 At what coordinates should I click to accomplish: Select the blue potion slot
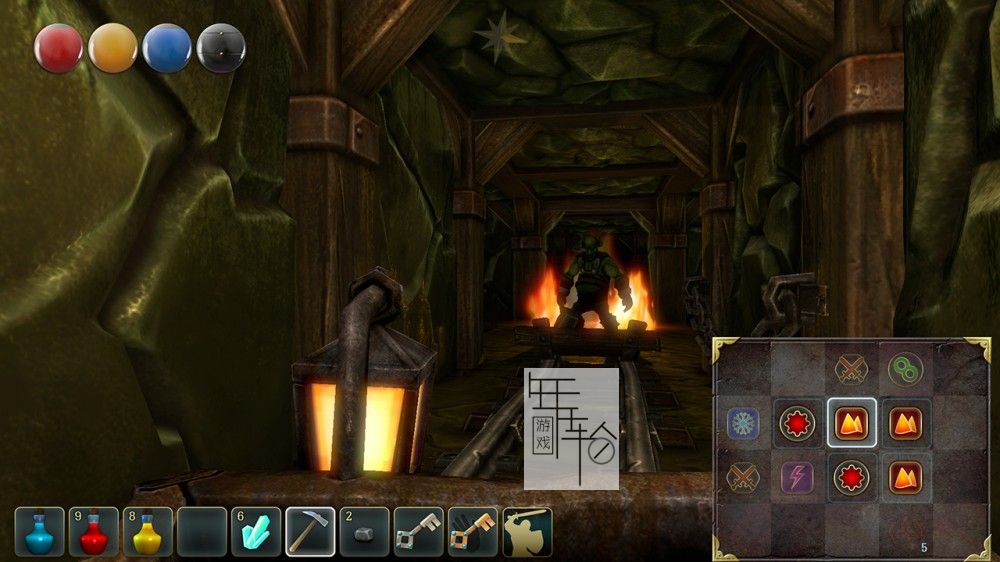[40, 532]
